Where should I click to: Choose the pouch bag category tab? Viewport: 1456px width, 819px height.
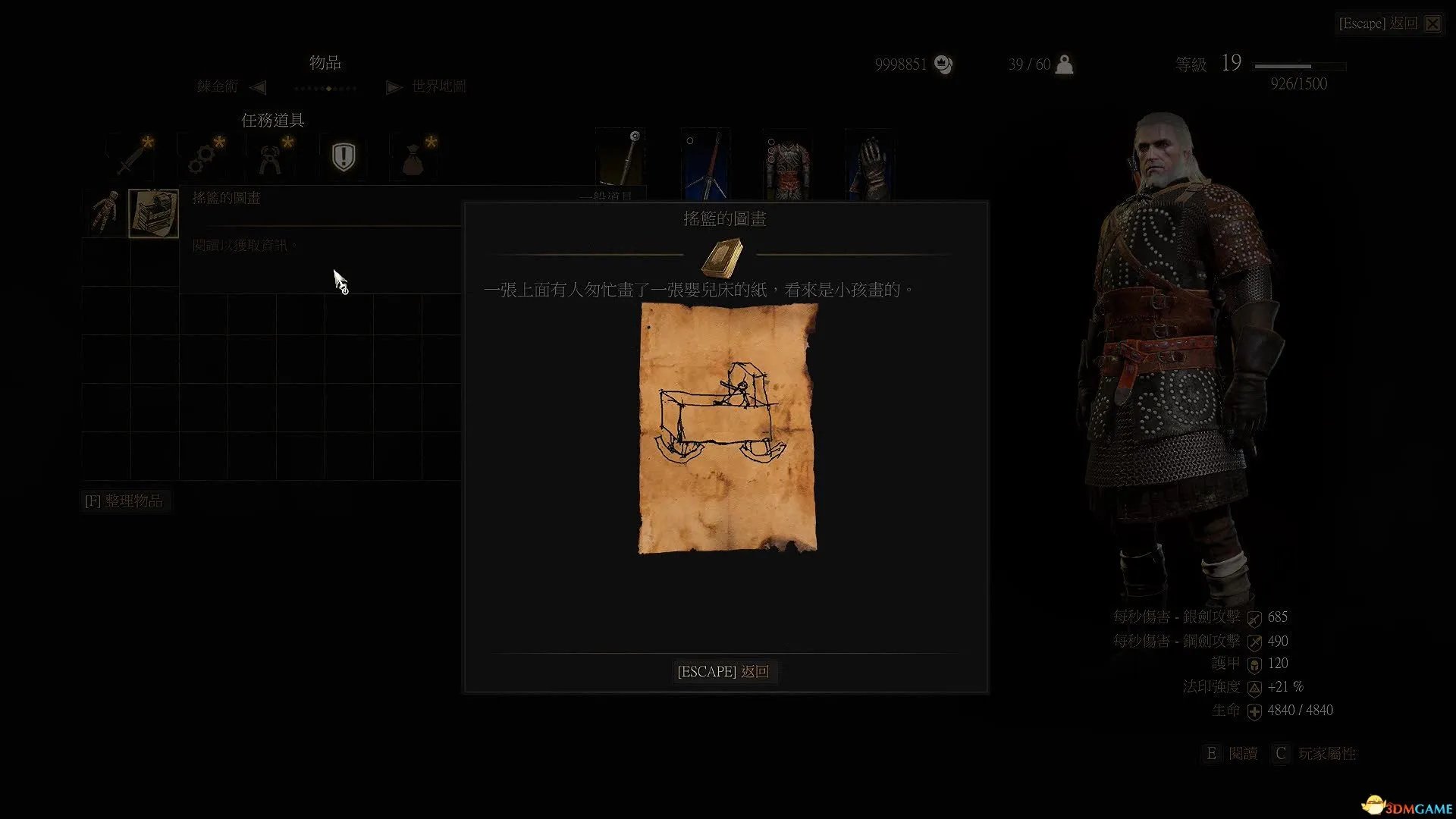point(413,158)
